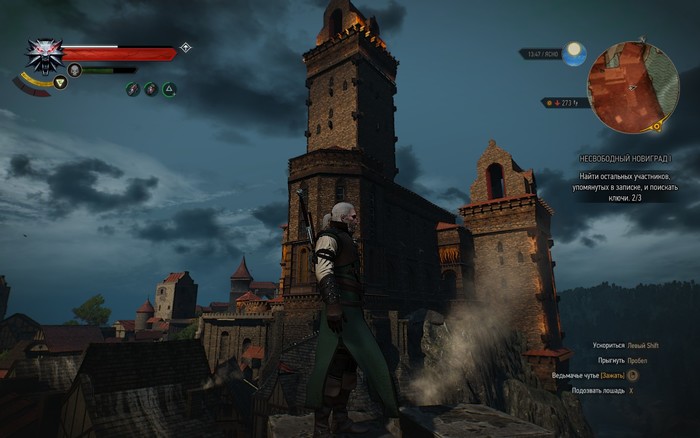Open the tracked quest title Несвободный Новиград
Viewport: 700px width, 438px height.
click(x=623, y=159)
